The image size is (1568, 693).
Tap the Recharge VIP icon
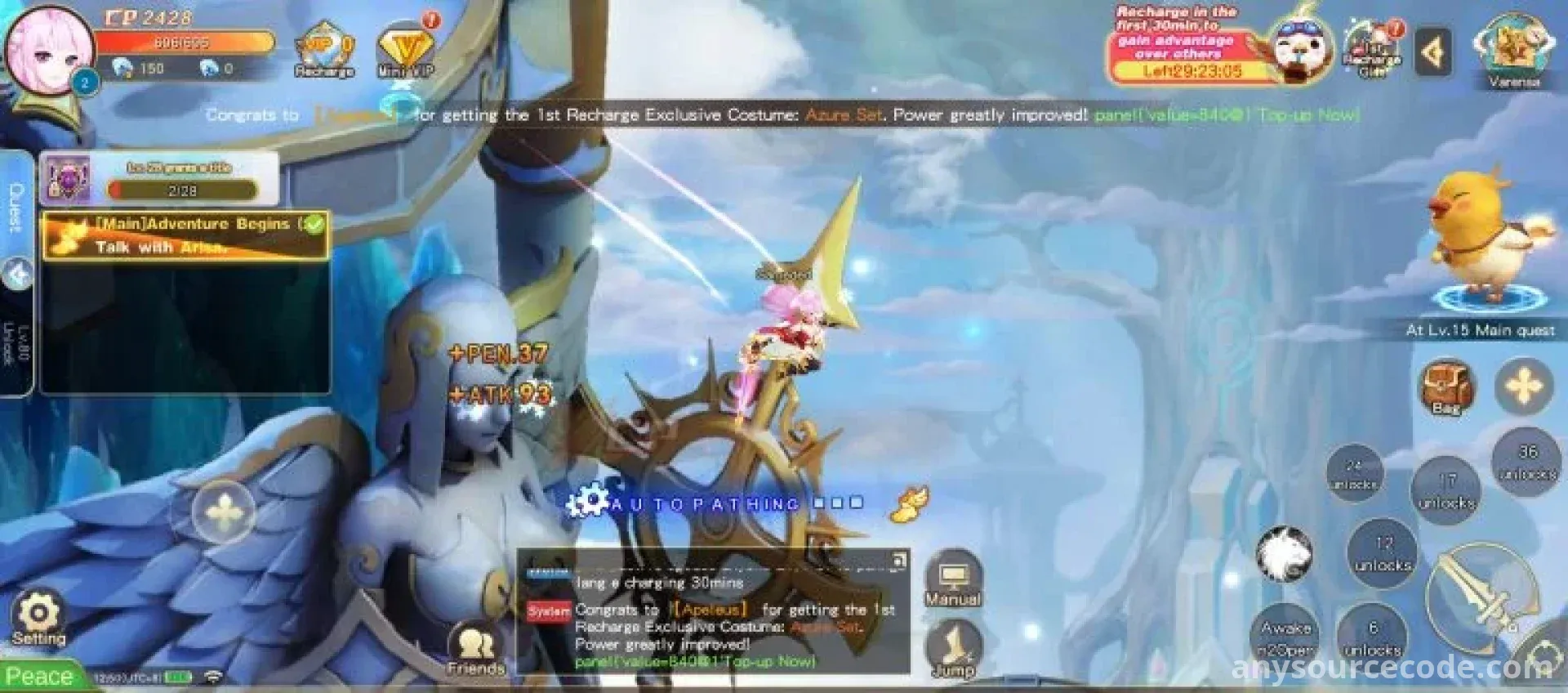[324, 51]
